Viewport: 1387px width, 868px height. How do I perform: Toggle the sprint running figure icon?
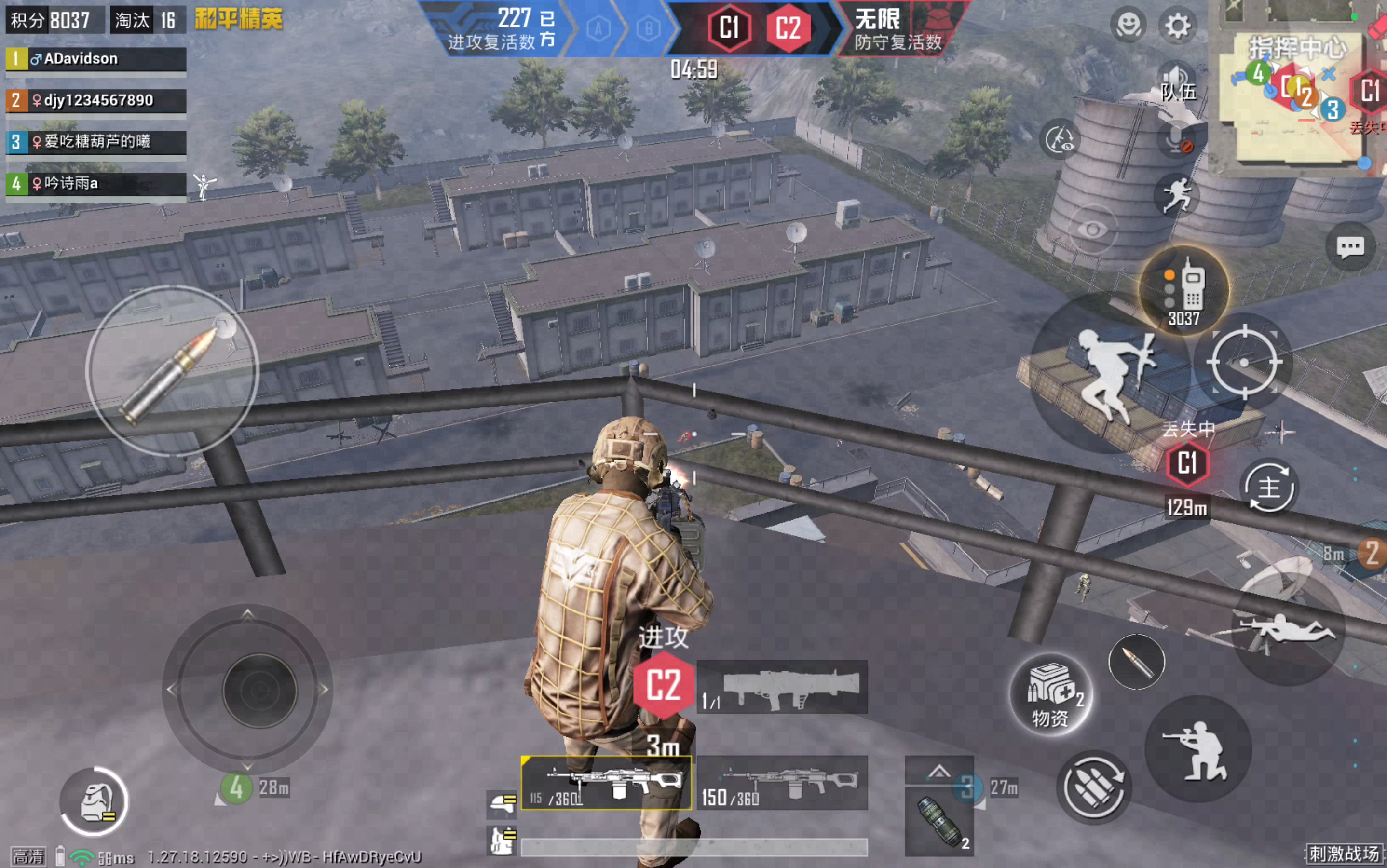click(x=1177, y=195)
